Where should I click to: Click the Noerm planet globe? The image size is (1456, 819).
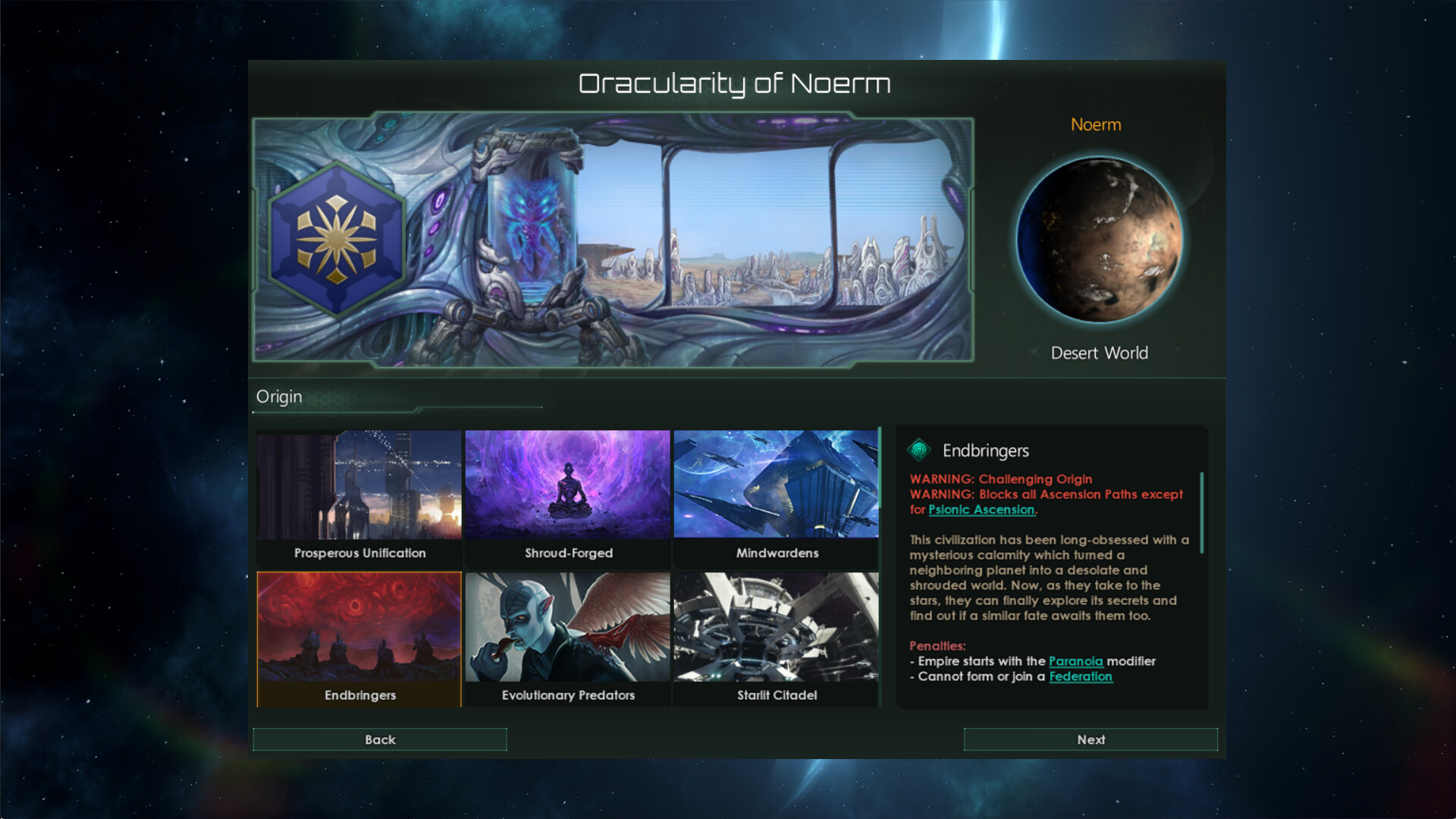tap(1098, 239)
